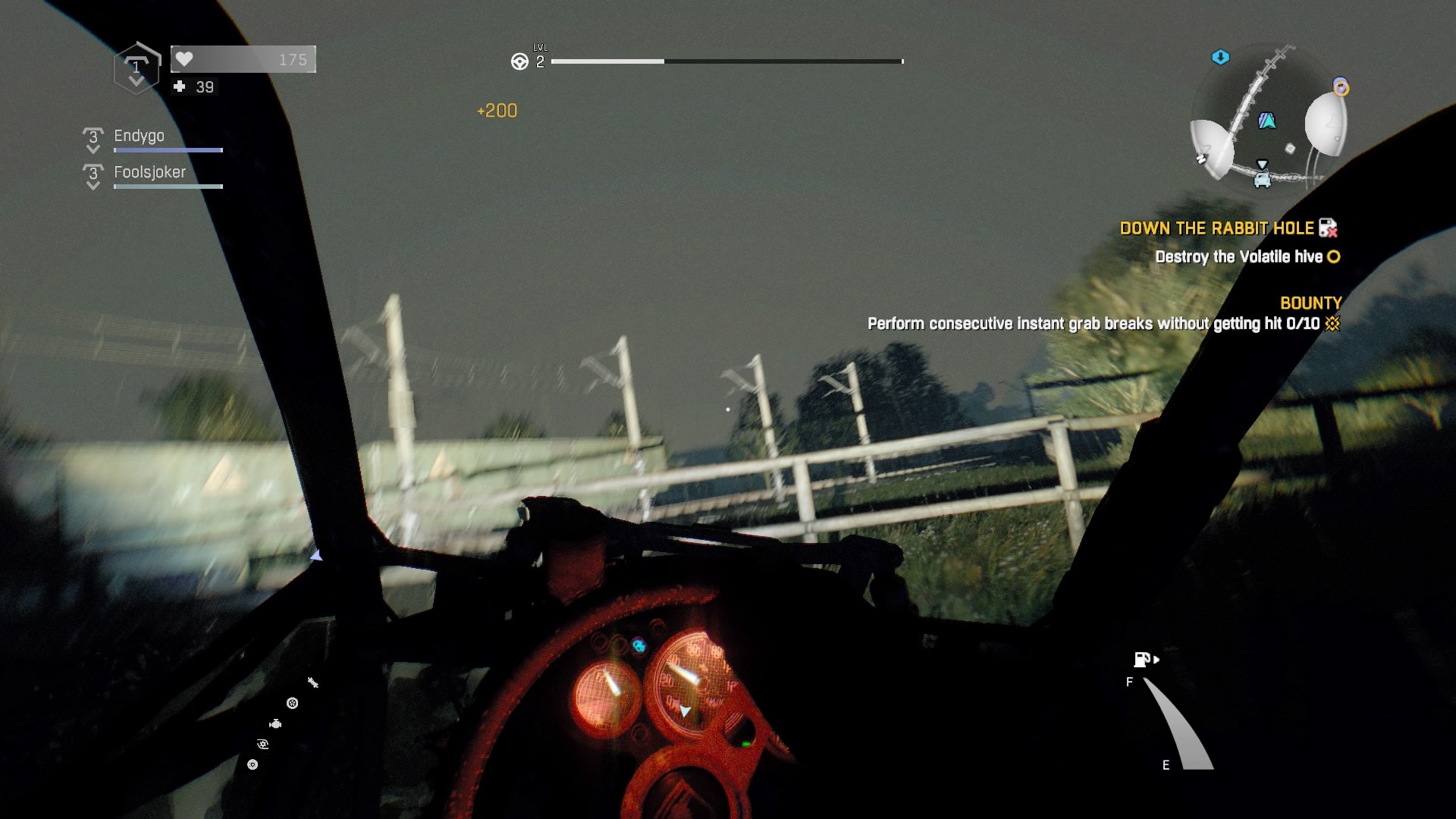
Task: Click the bounty emblem after the grab breaks text
Action: [x=1332, y=322]
